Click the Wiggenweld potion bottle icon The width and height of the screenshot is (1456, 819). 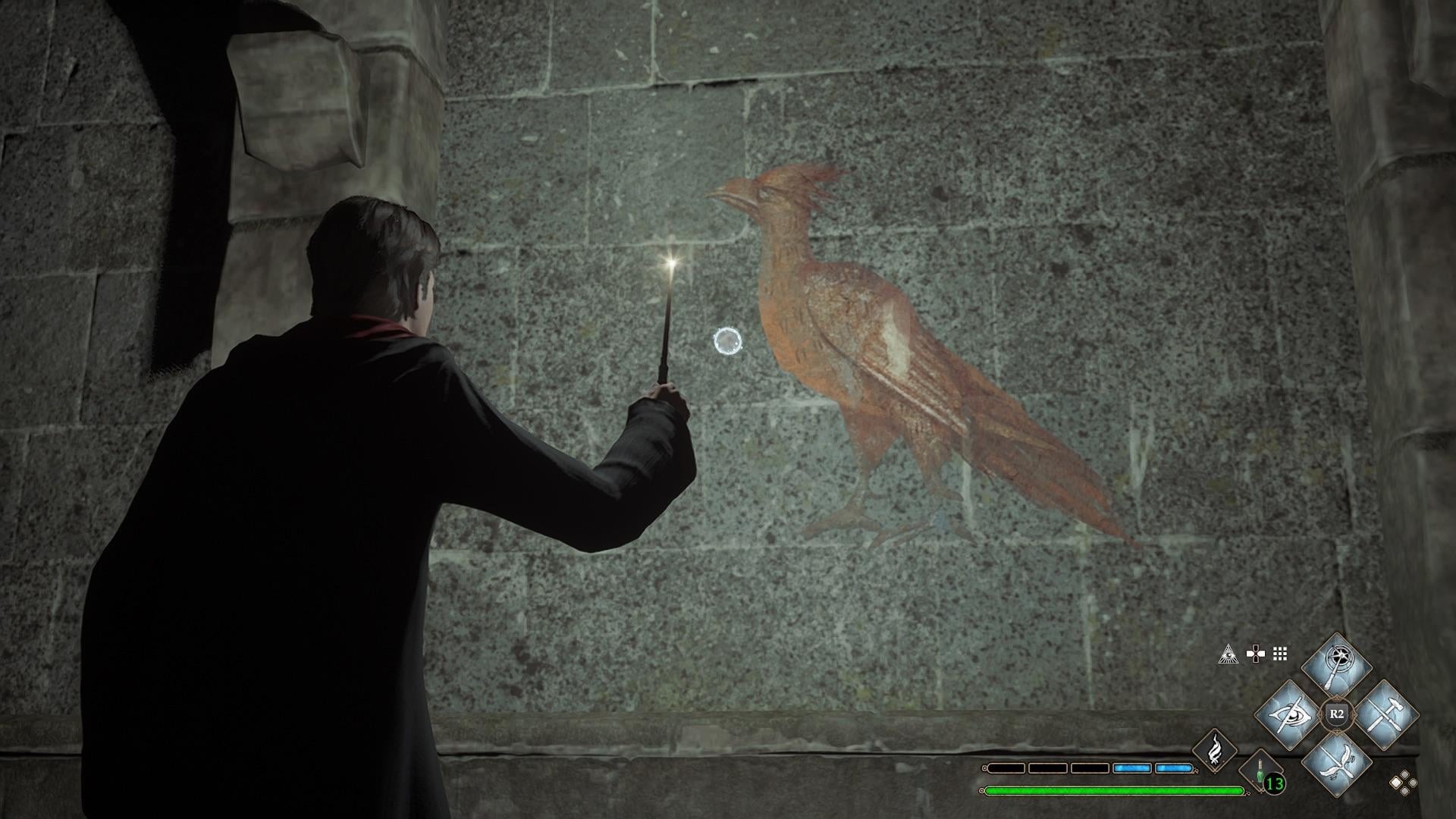pos(1260,770)
